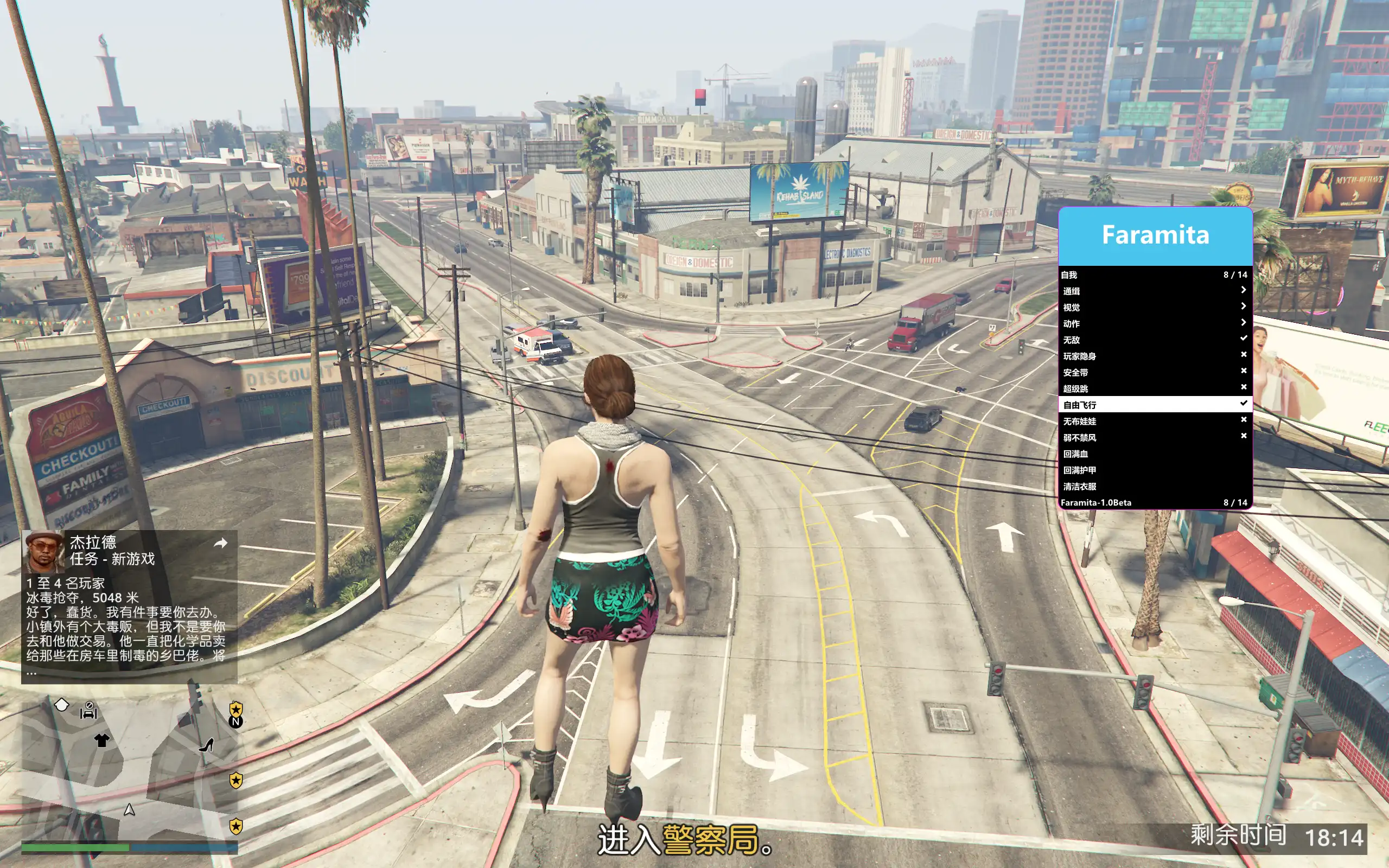Open the 视觉 (Visual) submenu
Screen dimensions: 1389x868
(1154, 307)
